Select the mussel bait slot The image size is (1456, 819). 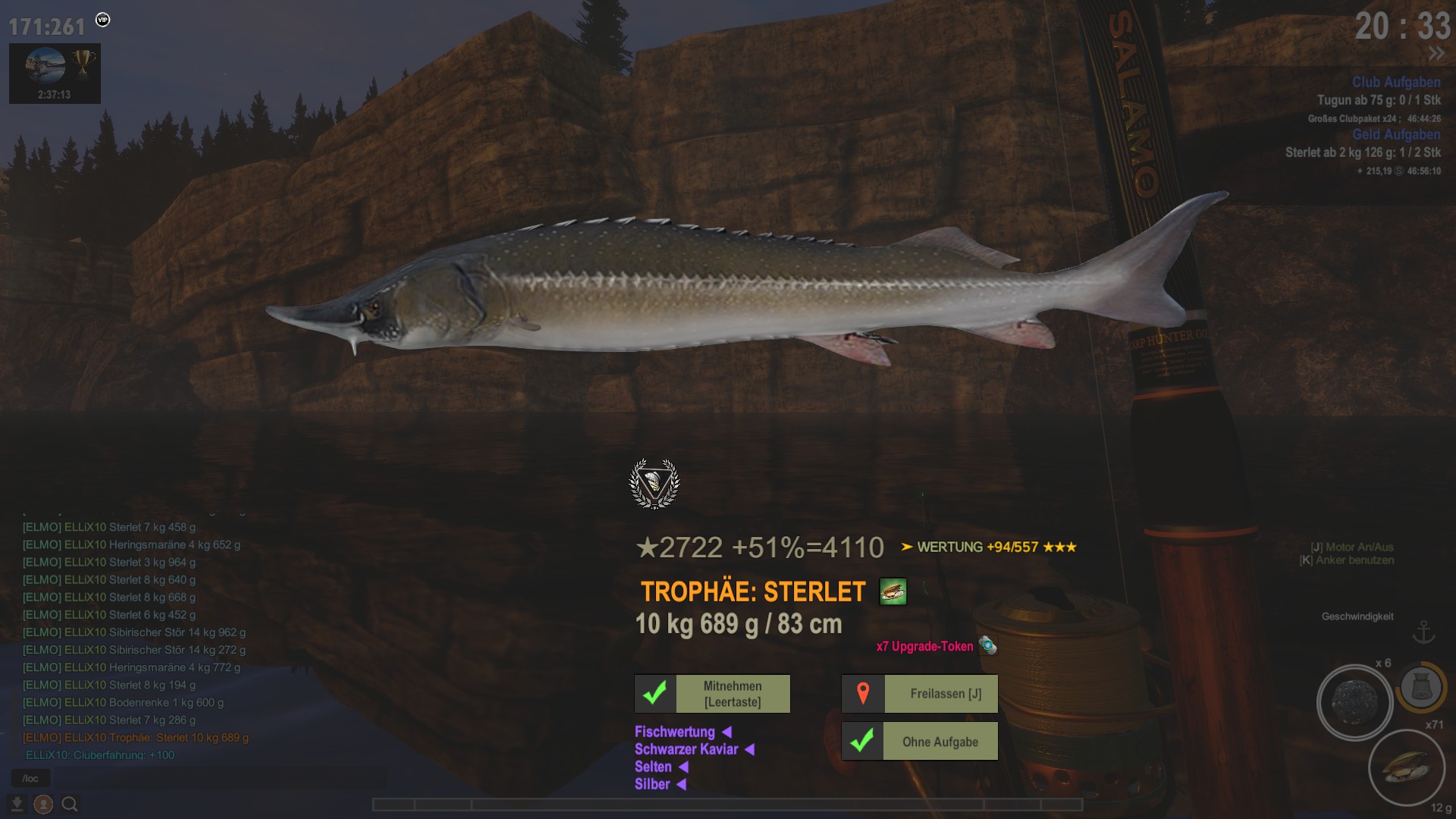click(1406, 767)
